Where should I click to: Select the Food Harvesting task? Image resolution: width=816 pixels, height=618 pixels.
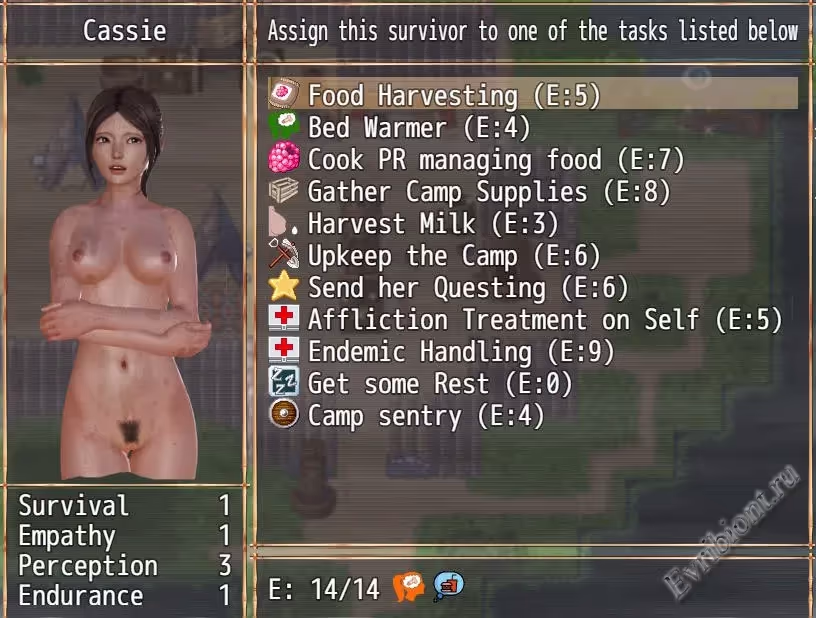(x=452, y=96)
